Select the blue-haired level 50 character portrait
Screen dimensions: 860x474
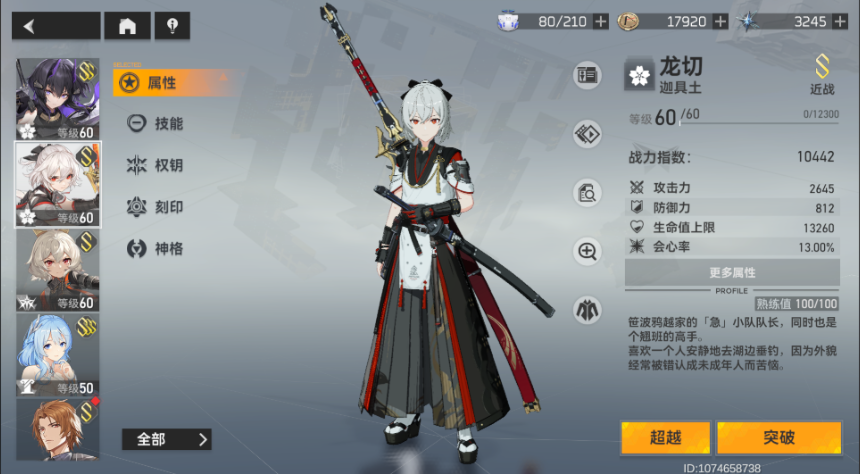(x=58, y=355)
